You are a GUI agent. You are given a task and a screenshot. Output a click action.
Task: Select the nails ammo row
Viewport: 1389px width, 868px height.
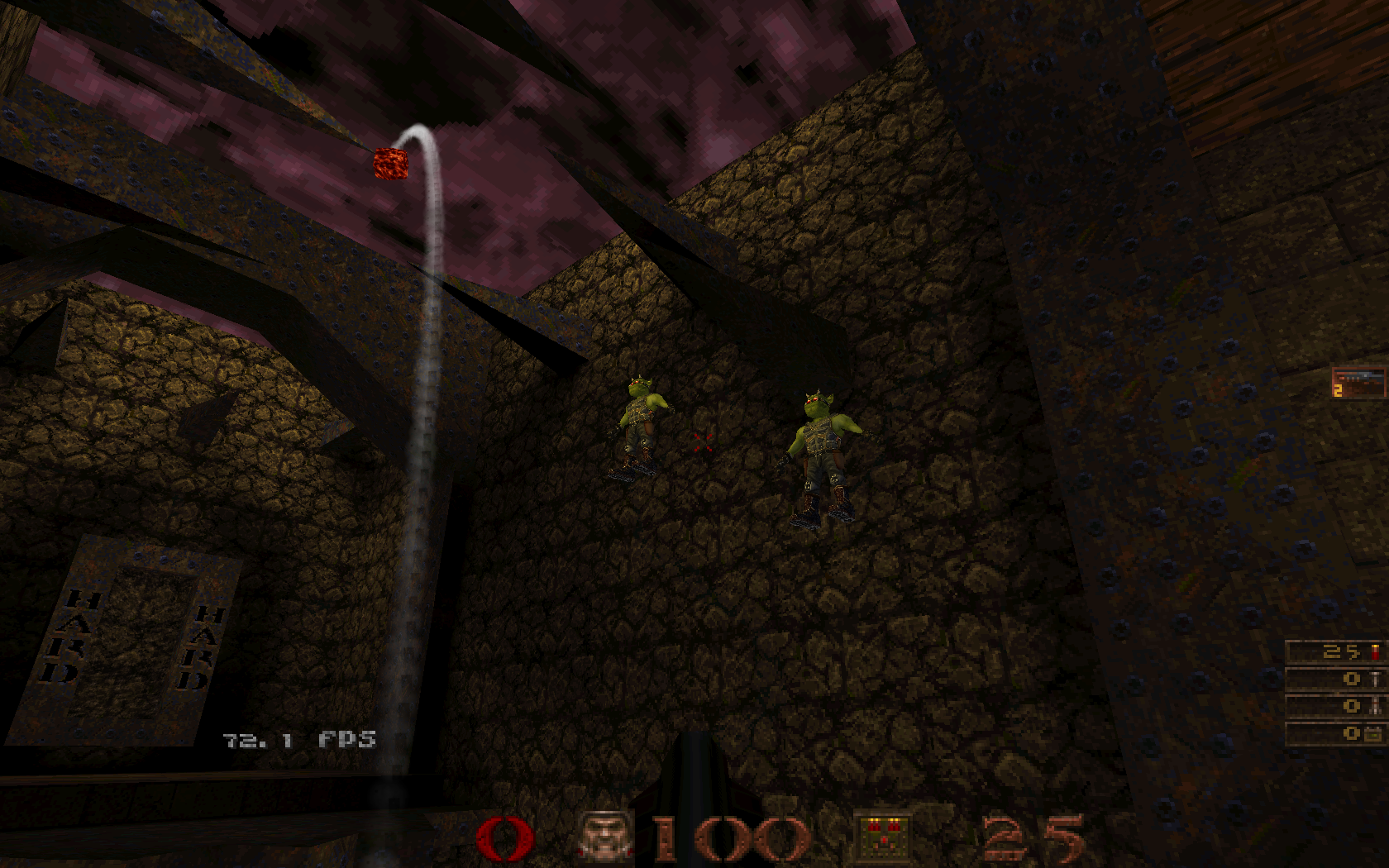point(1336,680)
